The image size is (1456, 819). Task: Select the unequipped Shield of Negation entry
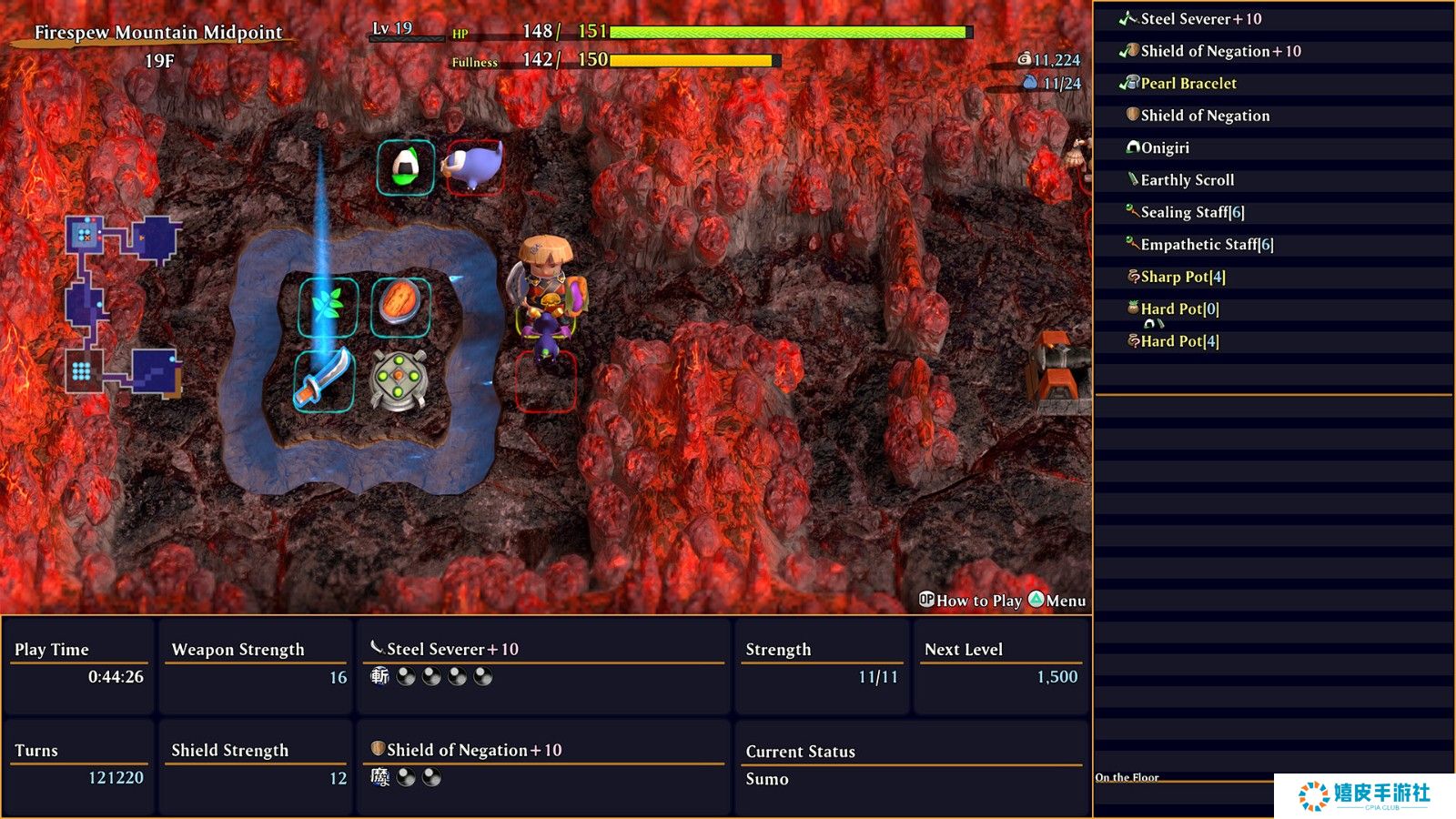click(x=1205, y=116)
